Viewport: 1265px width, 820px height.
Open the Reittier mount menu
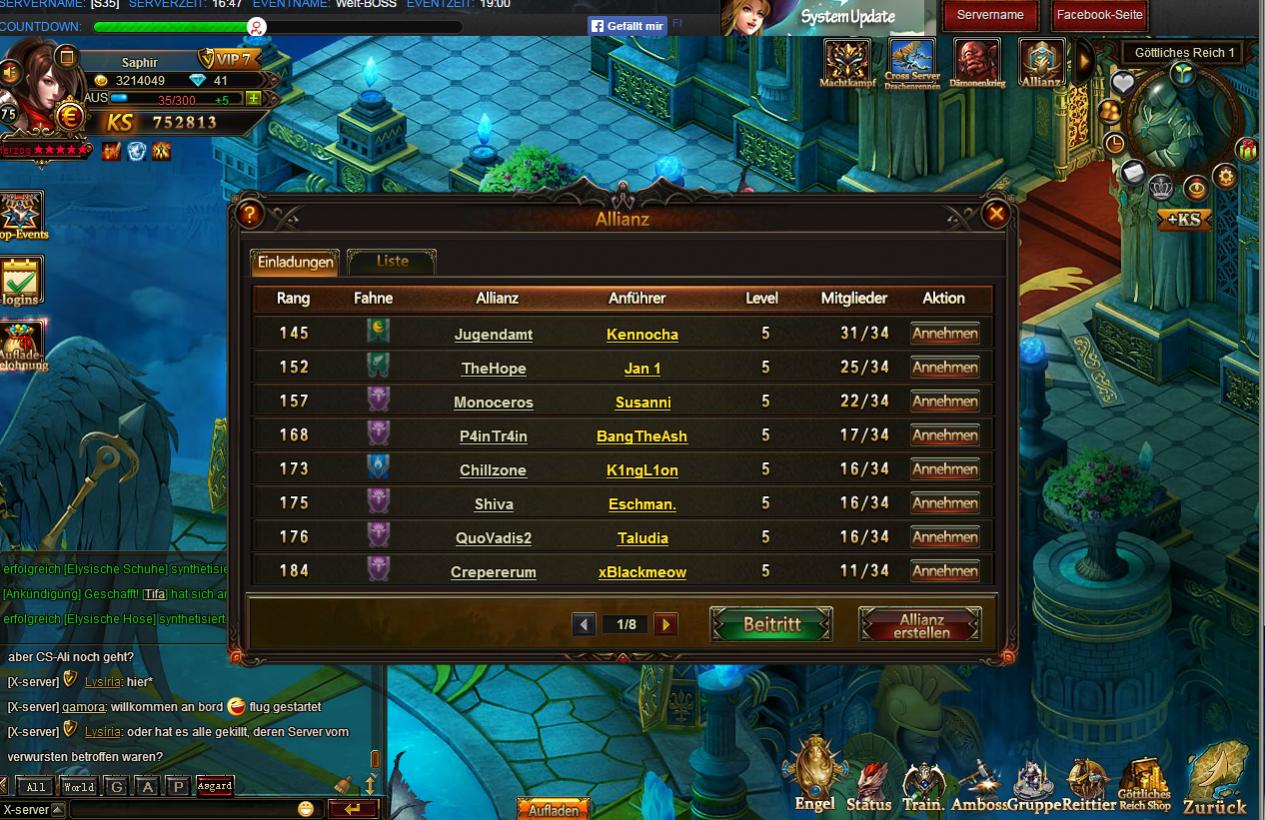1089,783
